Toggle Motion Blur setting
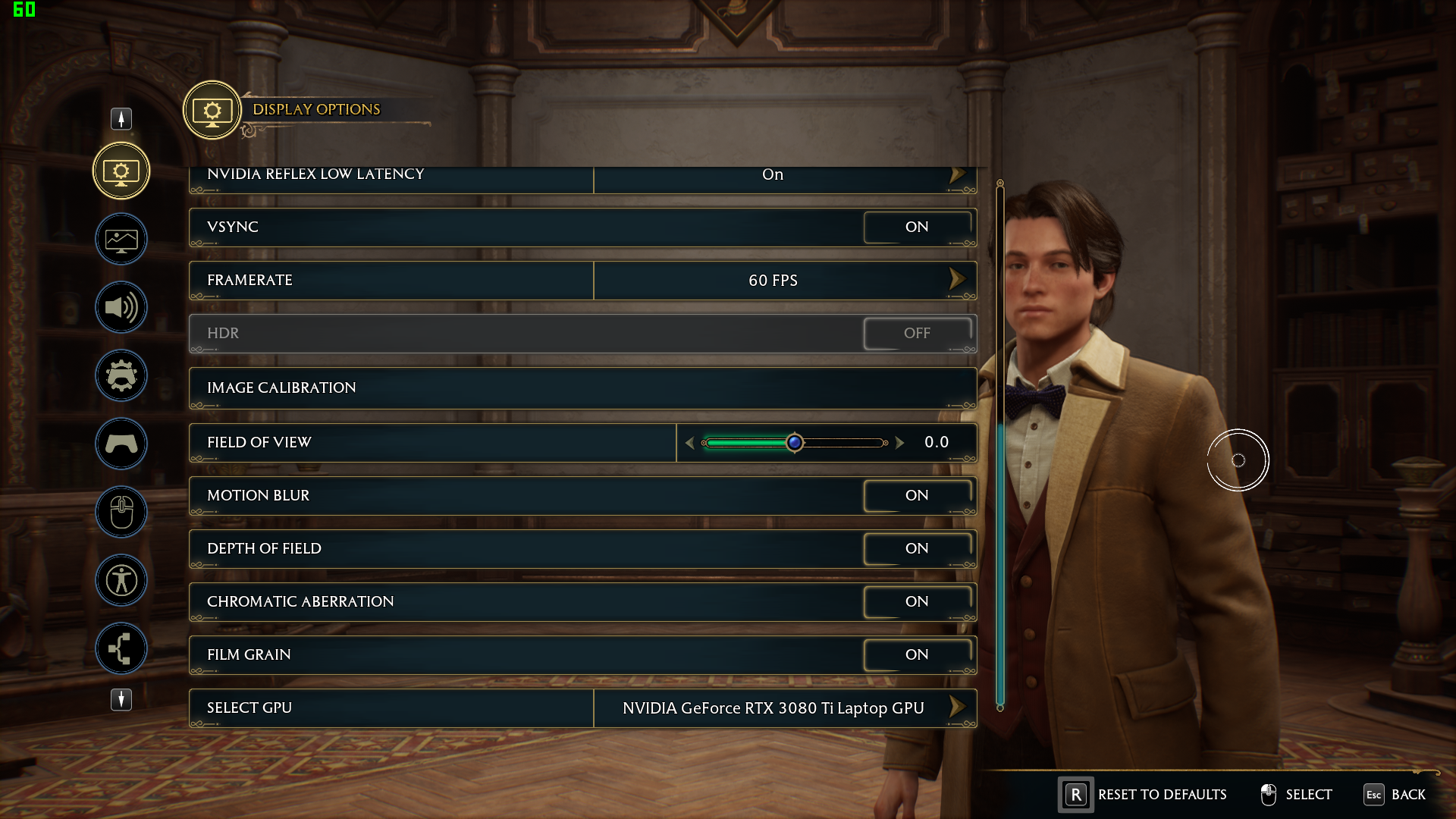Image resolution: width=1456 pixels, height=819 pixels. 917,495
